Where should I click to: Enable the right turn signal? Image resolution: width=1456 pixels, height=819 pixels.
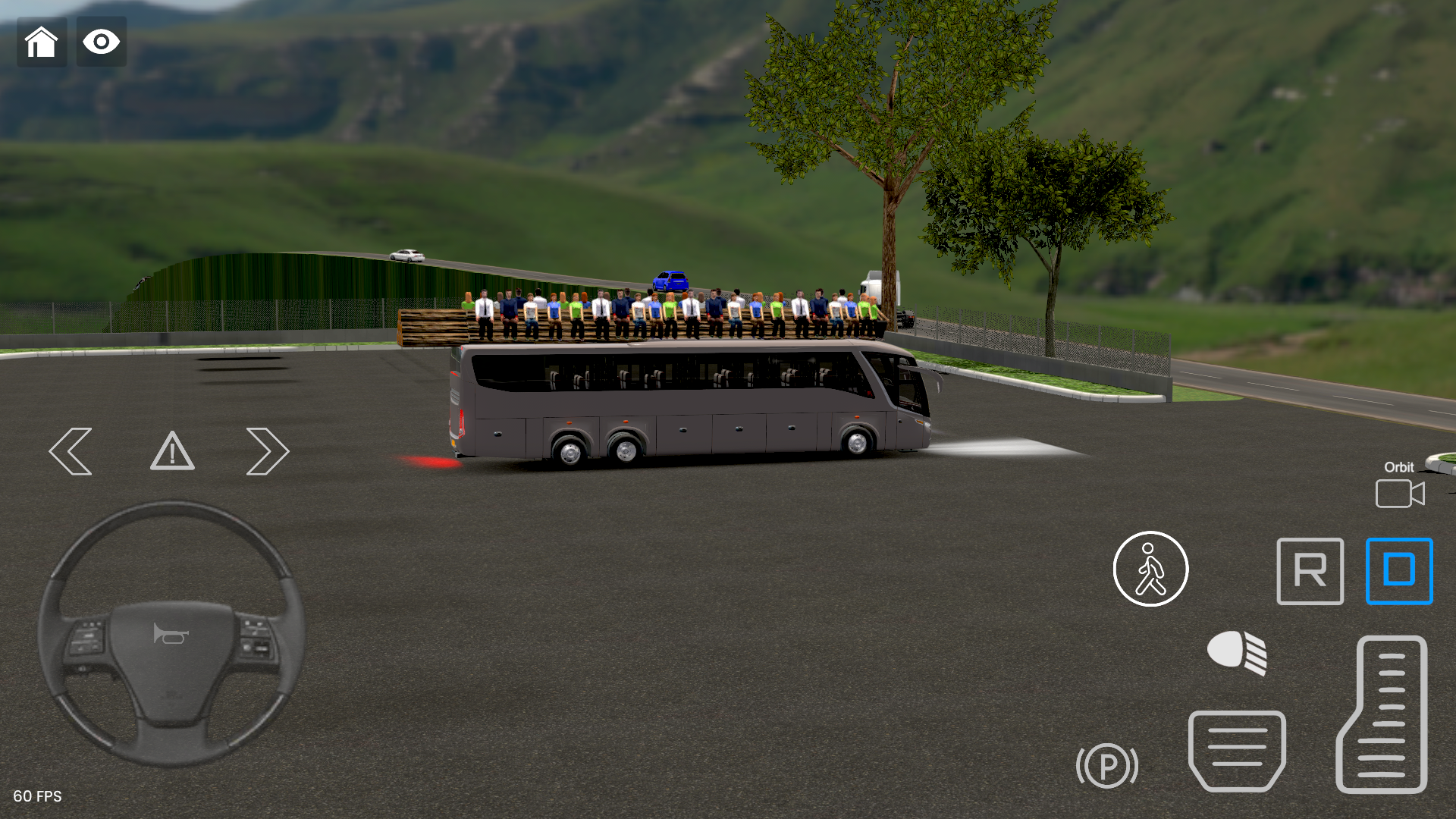click(267, 450)
